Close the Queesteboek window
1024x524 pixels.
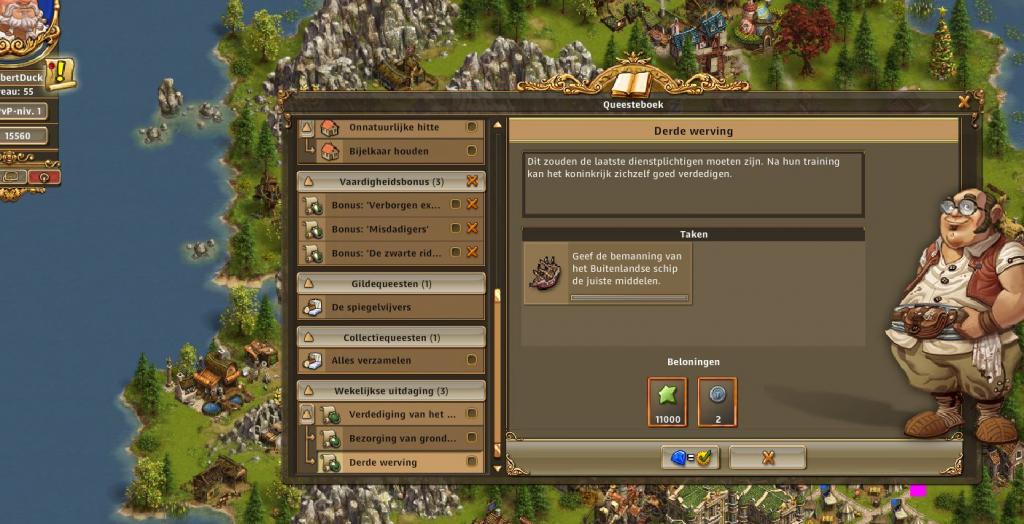(x=964, y=101)
